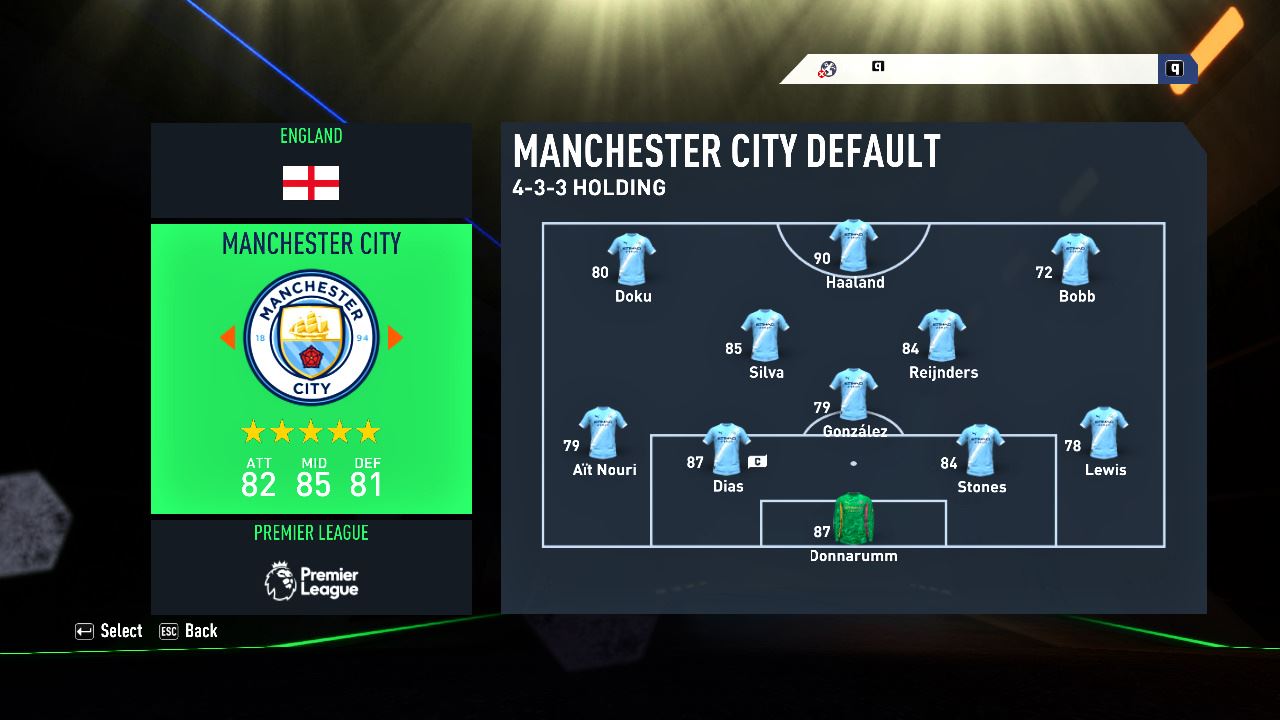Select Bobb's shirt in the formation
The width and height of the screenshot is (1280, 720).
coord(1076,259)
